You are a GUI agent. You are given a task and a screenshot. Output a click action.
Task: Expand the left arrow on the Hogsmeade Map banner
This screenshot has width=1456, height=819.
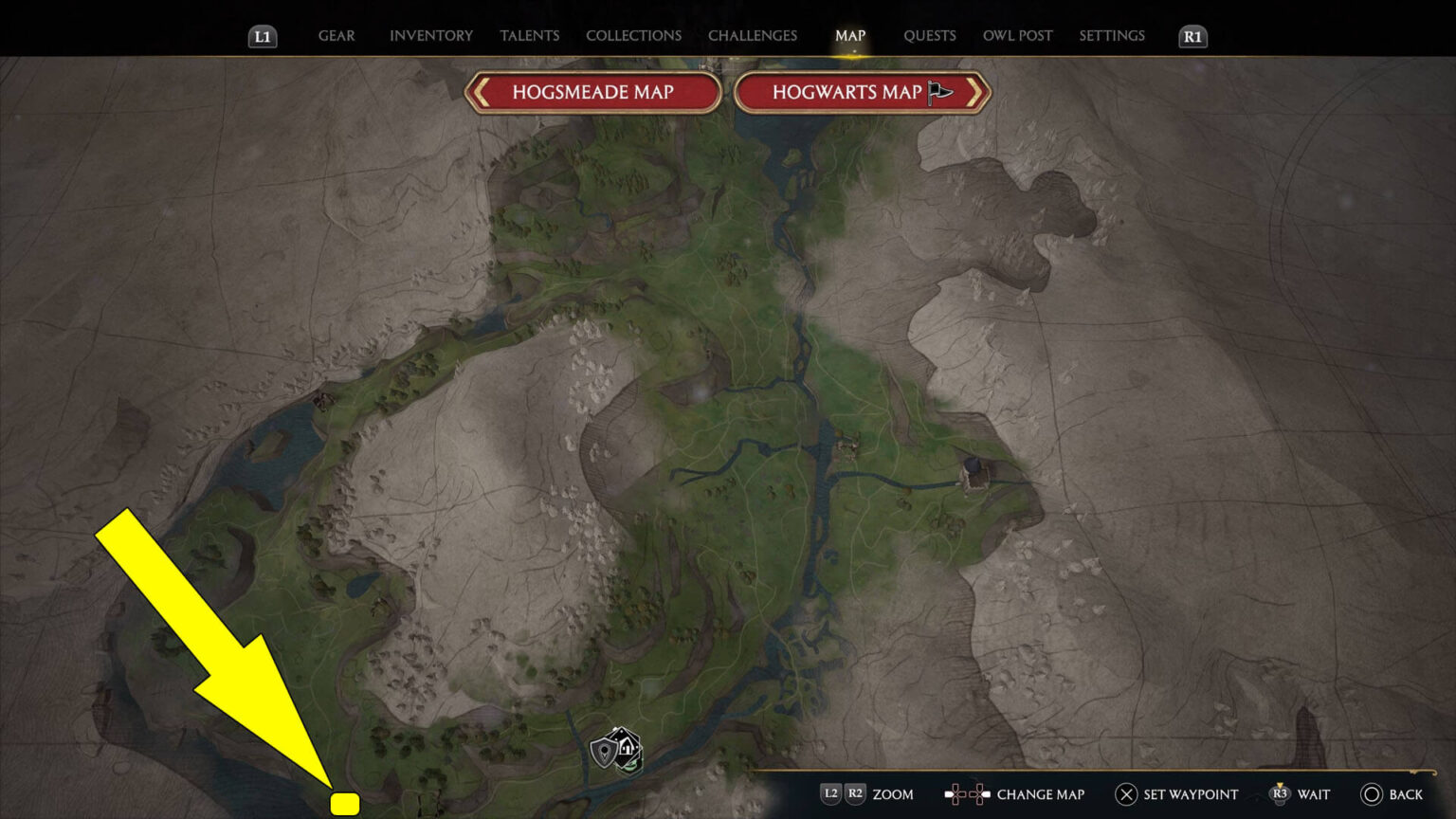[x=482, y=92]
